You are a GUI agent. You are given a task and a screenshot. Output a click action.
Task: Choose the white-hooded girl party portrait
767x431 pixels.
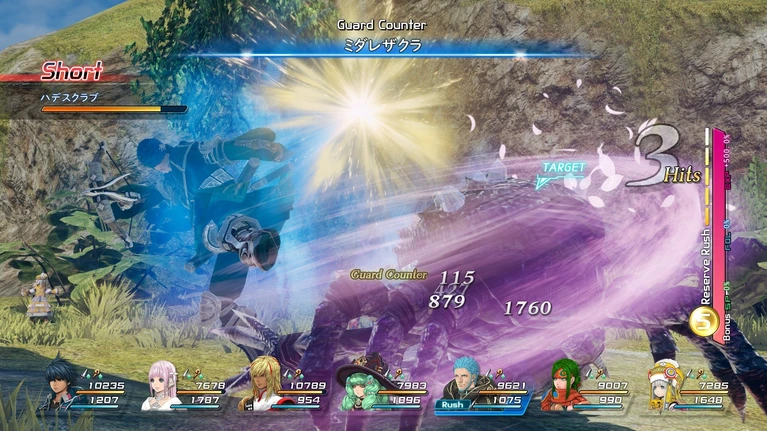coord(663,387)
